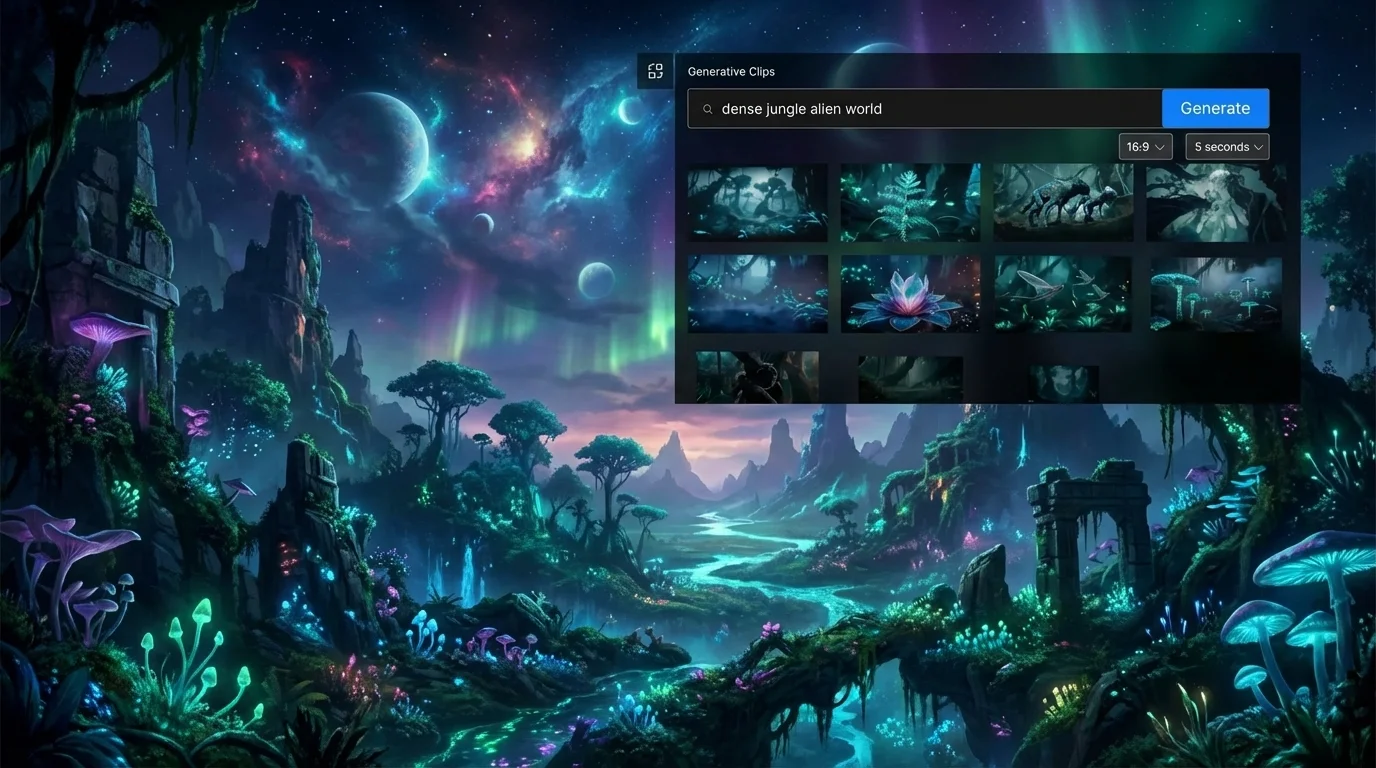The image size is (1376, 768).
Task: Click the magnifying glass search icon
Action: click(708, 108)
